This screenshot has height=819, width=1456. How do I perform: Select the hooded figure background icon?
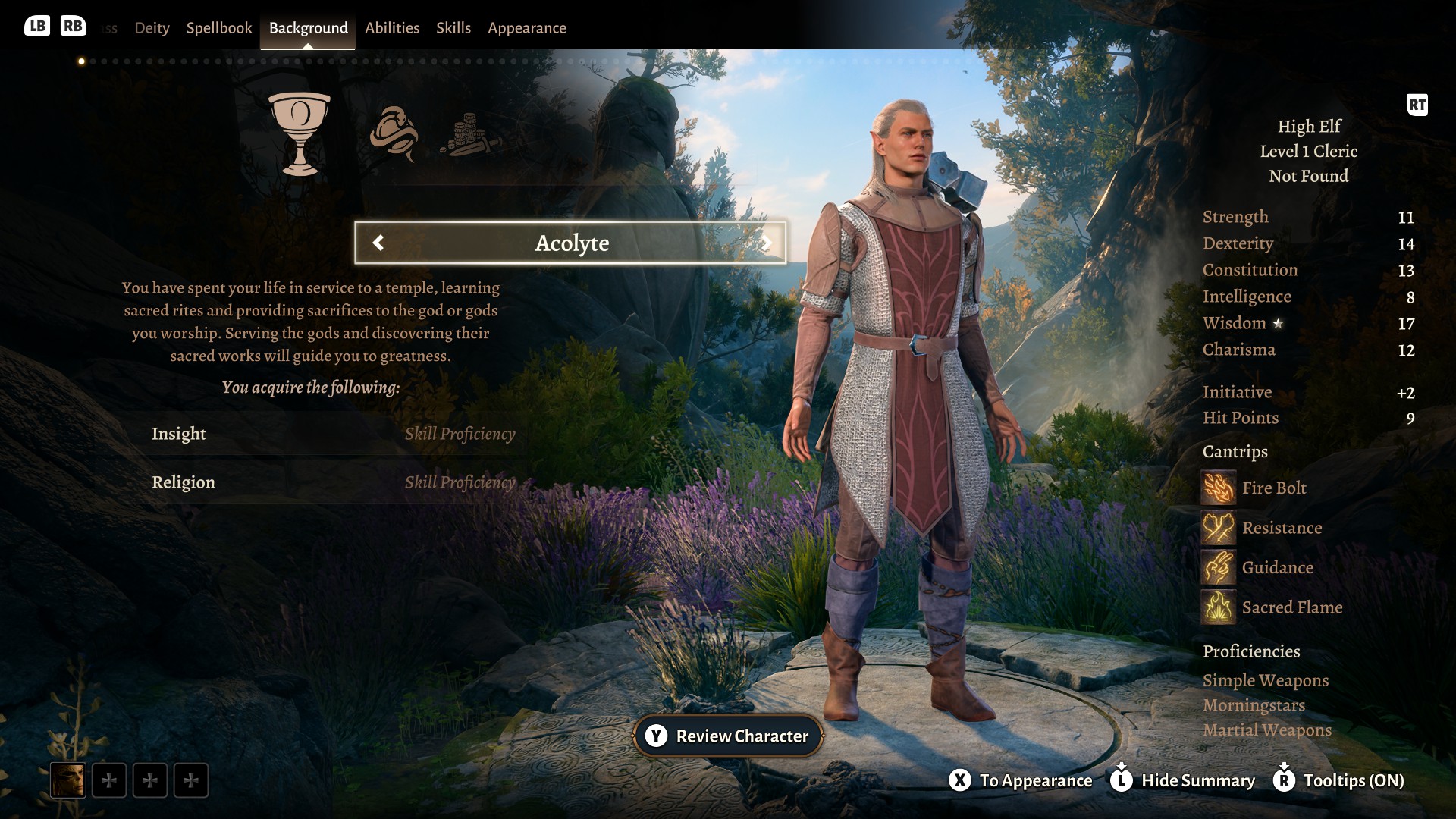tap(393, 133)
